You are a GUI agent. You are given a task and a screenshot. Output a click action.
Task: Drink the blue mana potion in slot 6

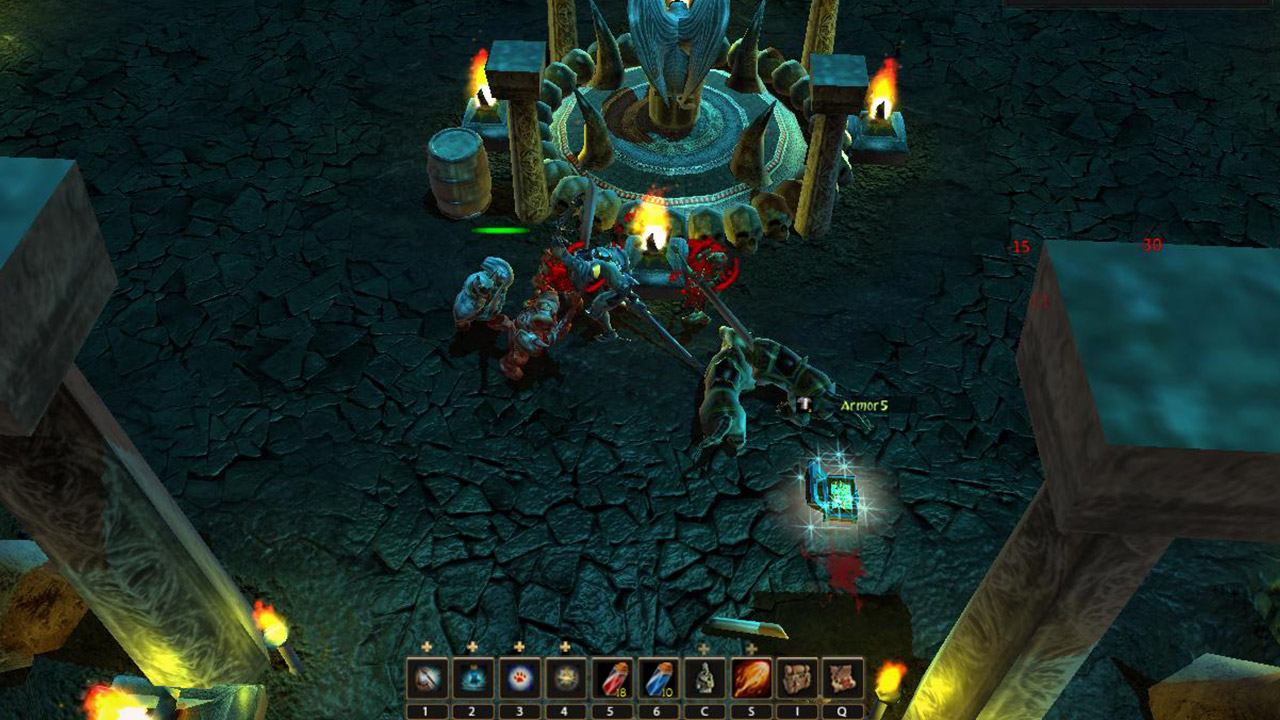pos(660,678)
